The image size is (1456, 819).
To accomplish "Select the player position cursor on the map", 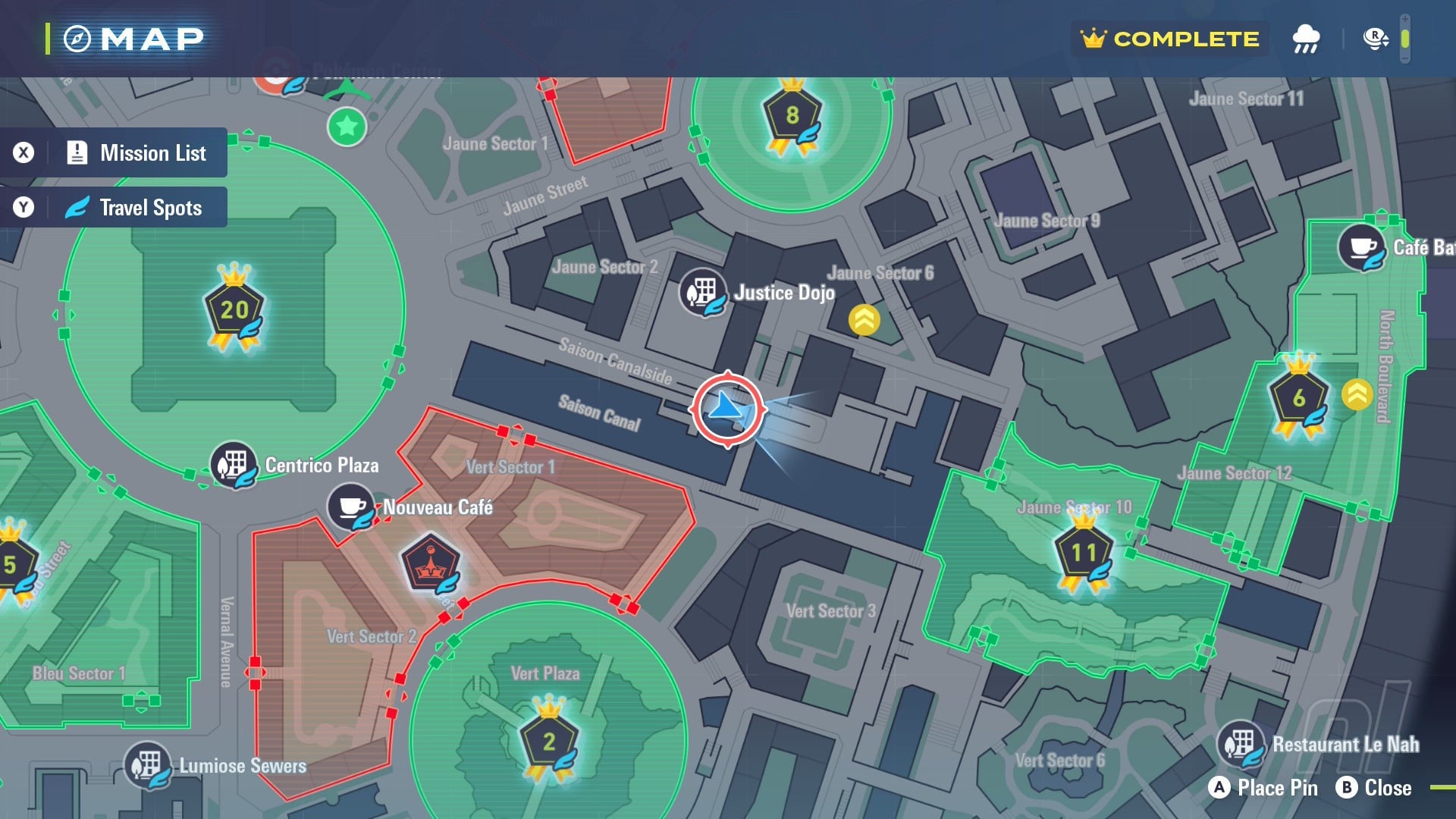I will (x=727, y=409).
